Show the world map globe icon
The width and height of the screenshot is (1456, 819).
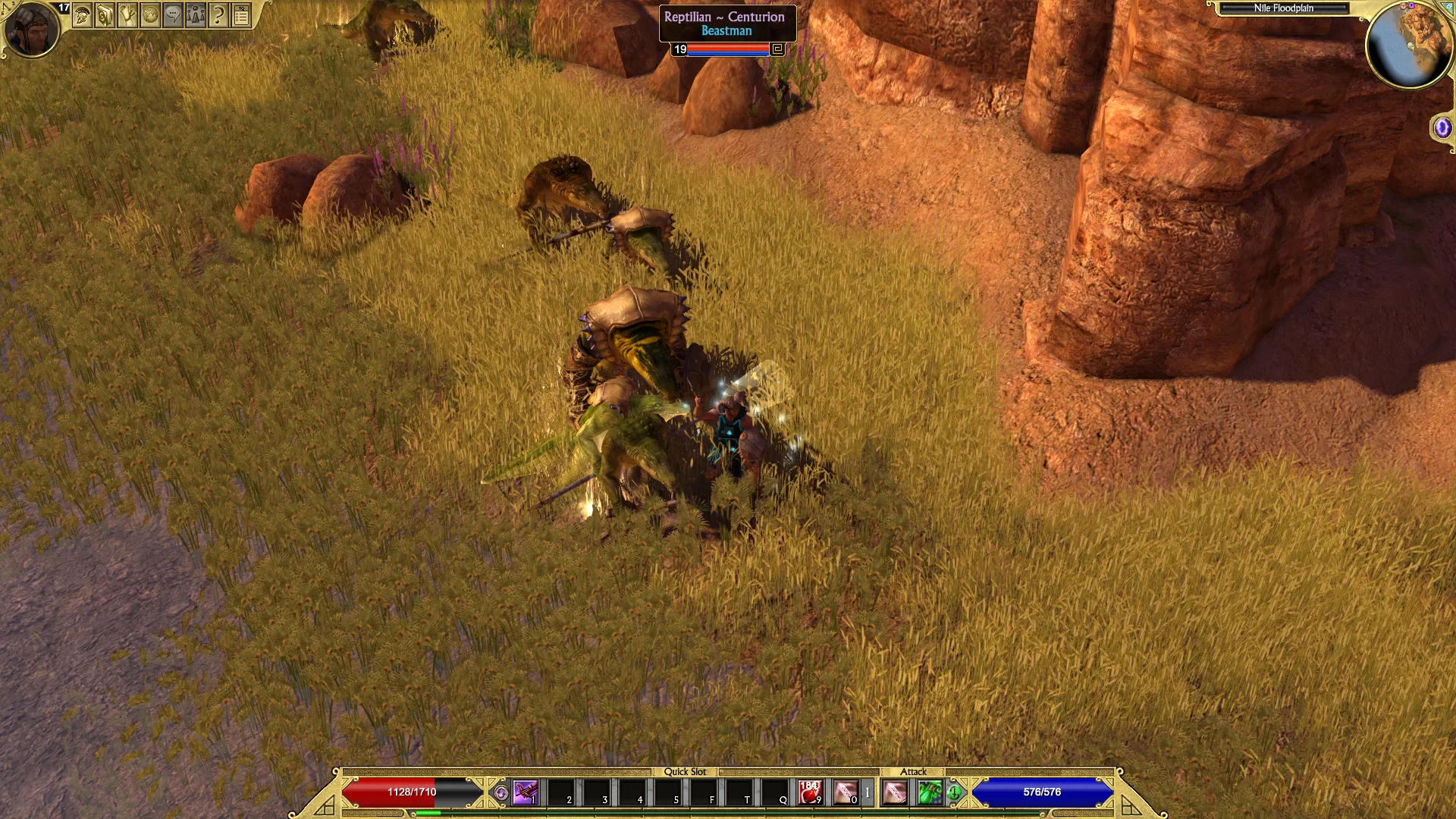click(150, 14)
